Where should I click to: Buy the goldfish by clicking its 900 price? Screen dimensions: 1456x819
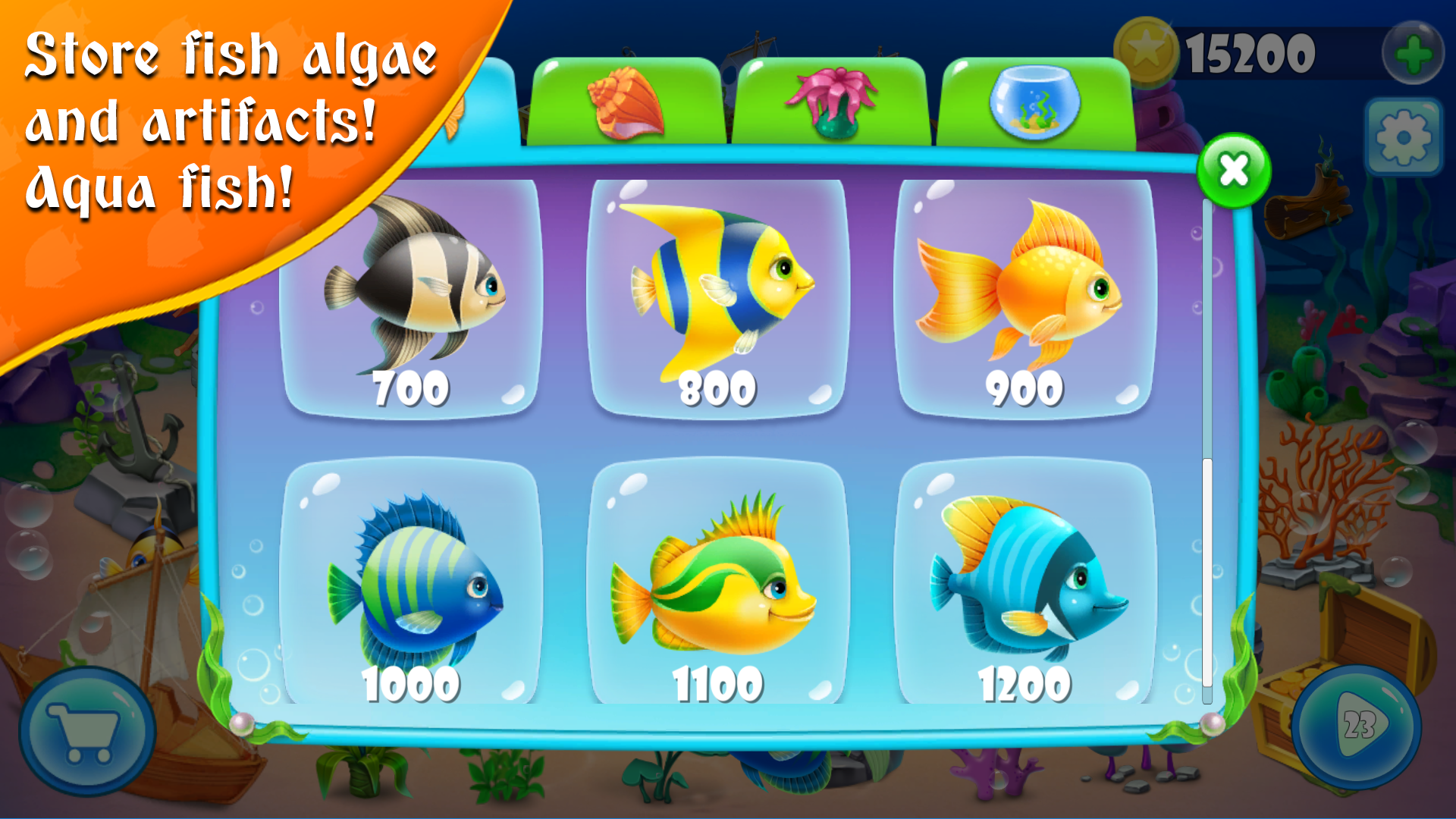1024,388
